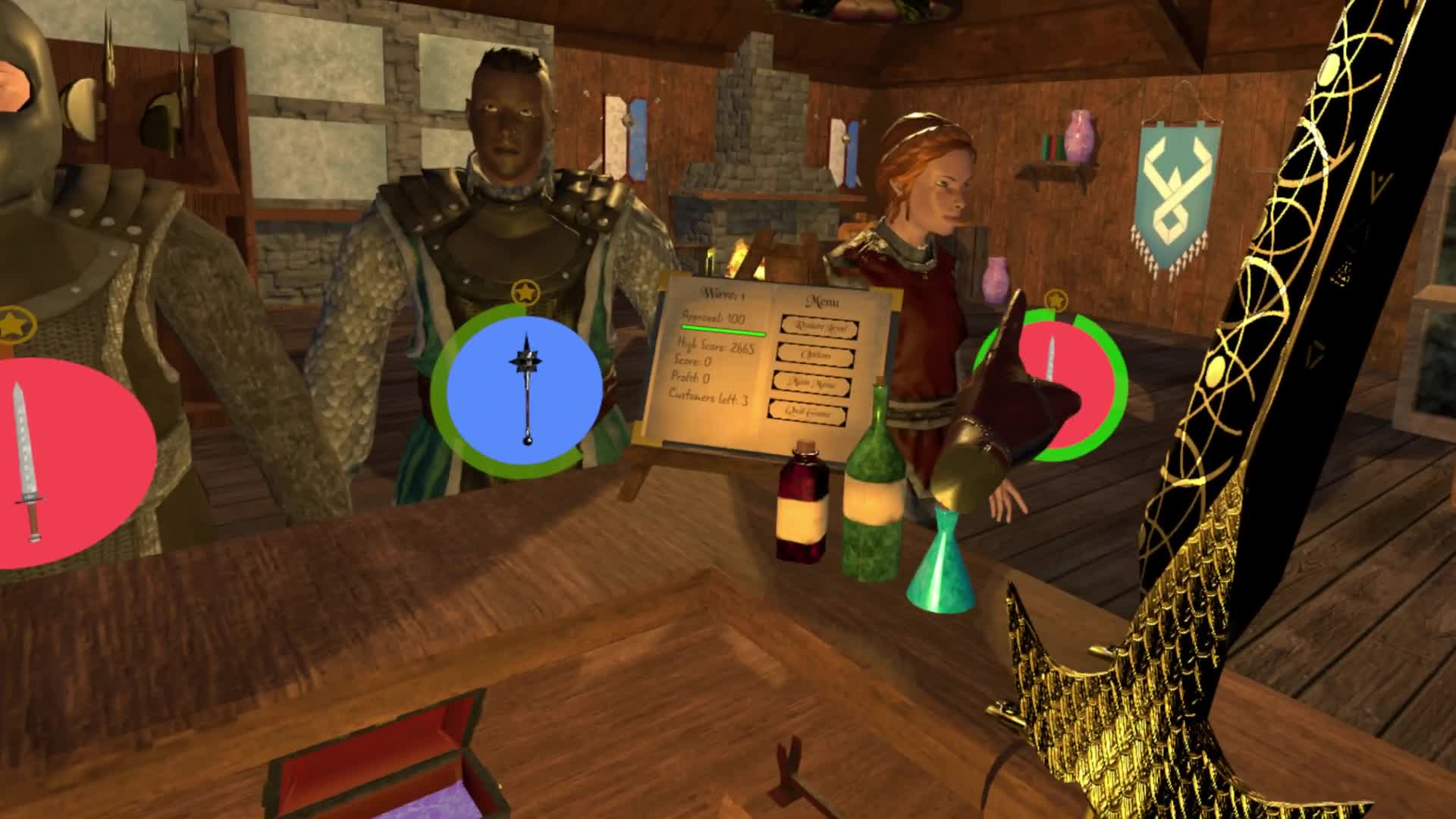The image size is (1456, 819).
Task: Open the Options entry on the menu board
Action: tap(817, 356)
